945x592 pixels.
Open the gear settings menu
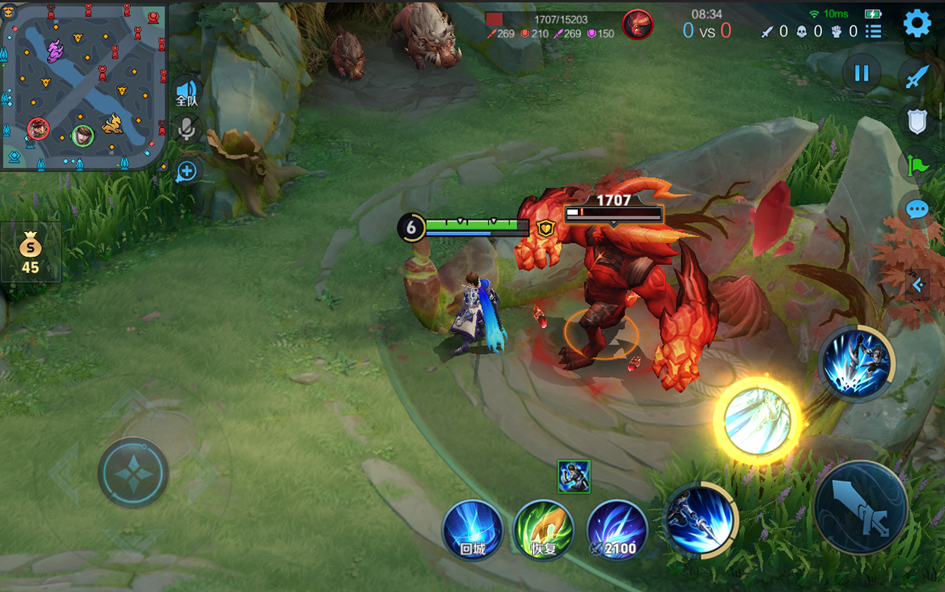point(917,24)
